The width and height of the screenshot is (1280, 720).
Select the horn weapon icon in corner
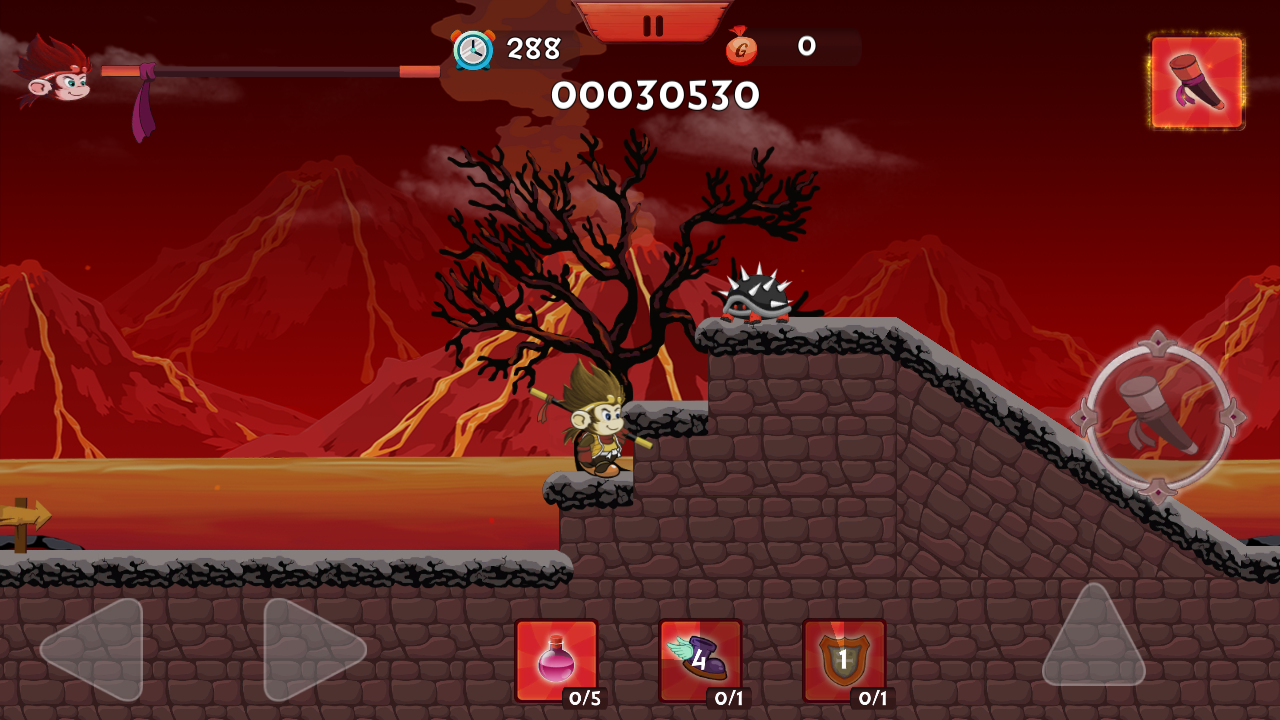tap(1197, 82)
